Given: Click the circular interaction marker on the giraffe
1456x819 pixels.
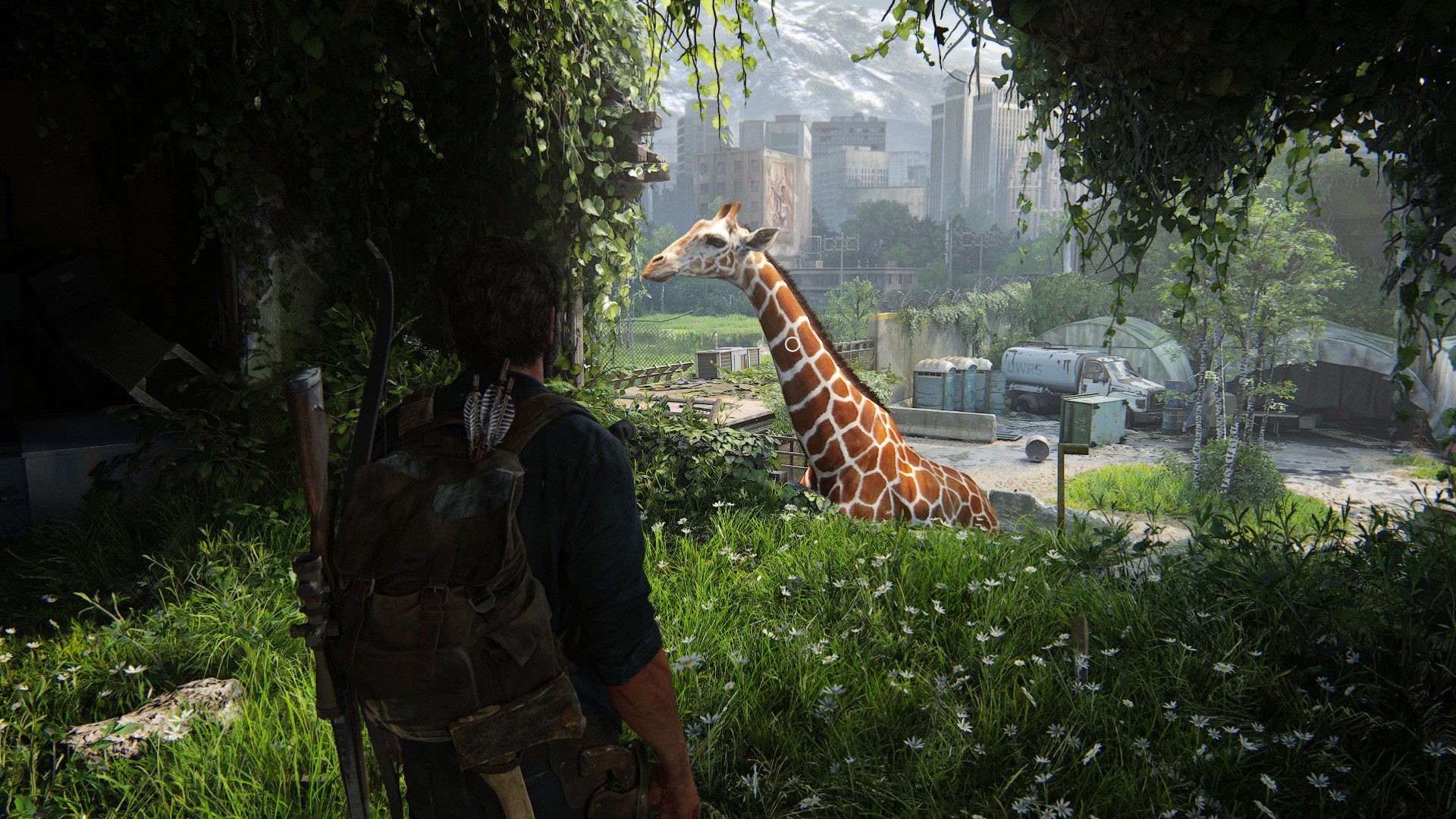Looking at the screenshot, I should pyautogui.click(x=792, y=344).
